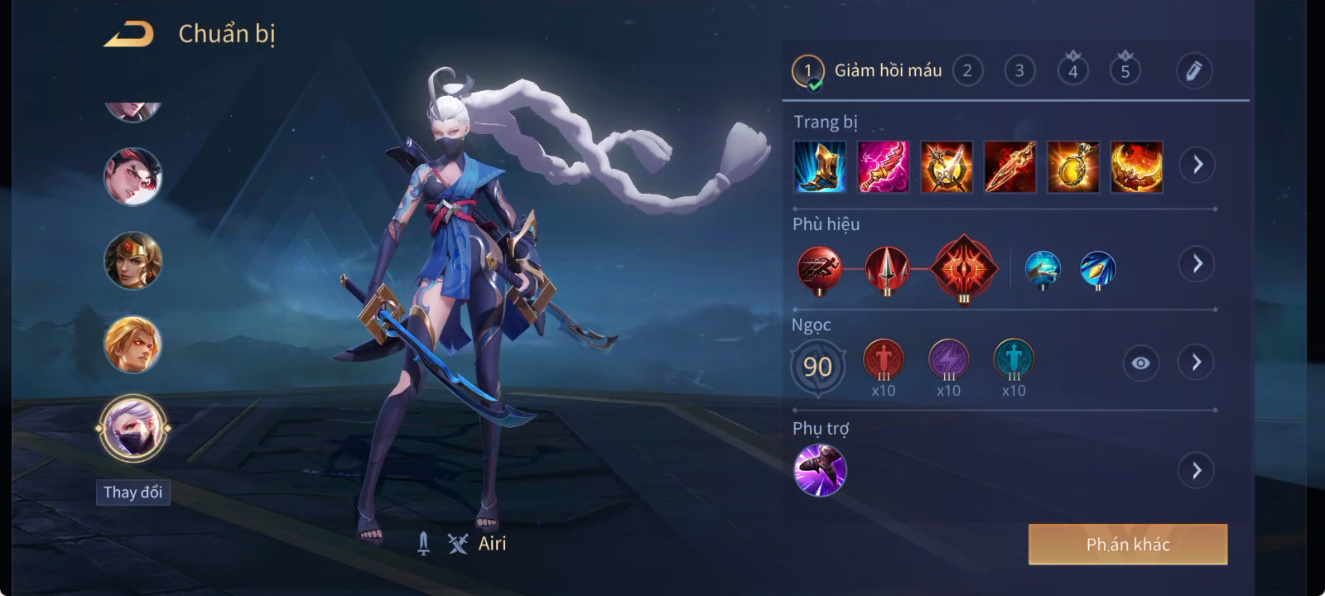Select the large red main badge

tap(964, 267)
